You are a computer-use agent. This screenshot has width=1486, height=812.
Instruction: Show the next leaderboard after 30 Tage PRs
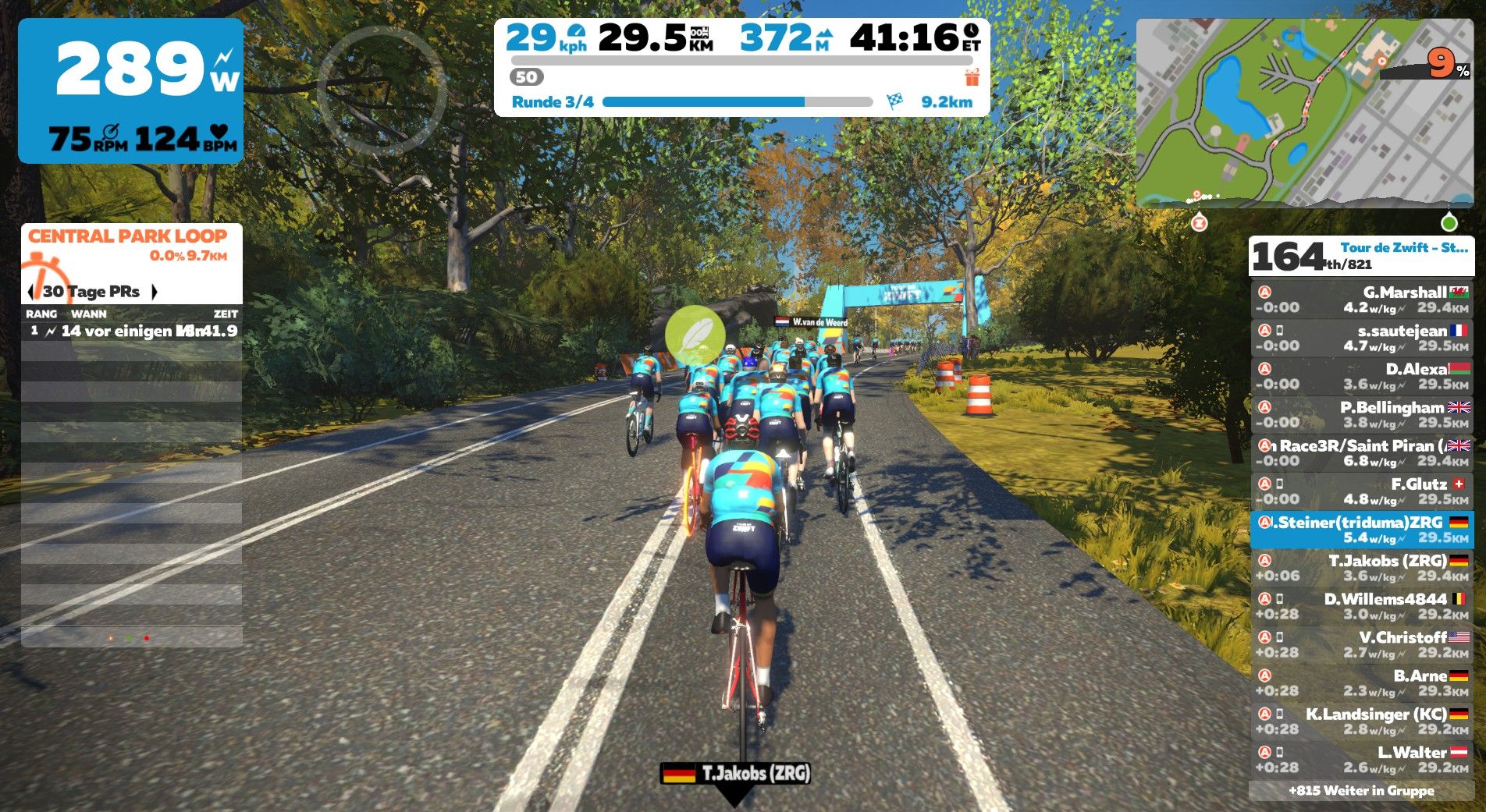[155, 292]
